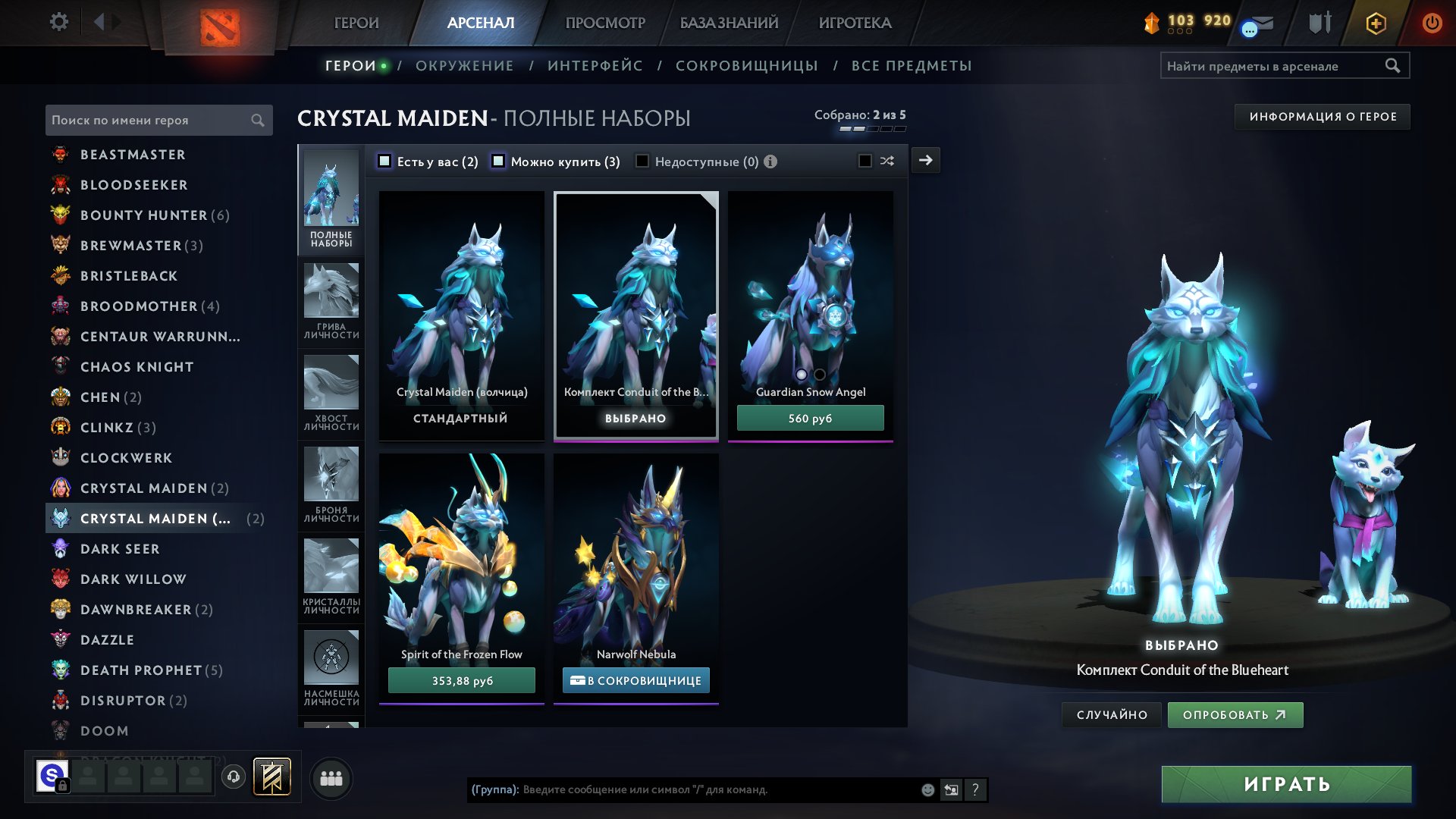1456x819 pixels.
Task: Click the gold Dota Plus hexagon icon
Action: click(1375, 23)
